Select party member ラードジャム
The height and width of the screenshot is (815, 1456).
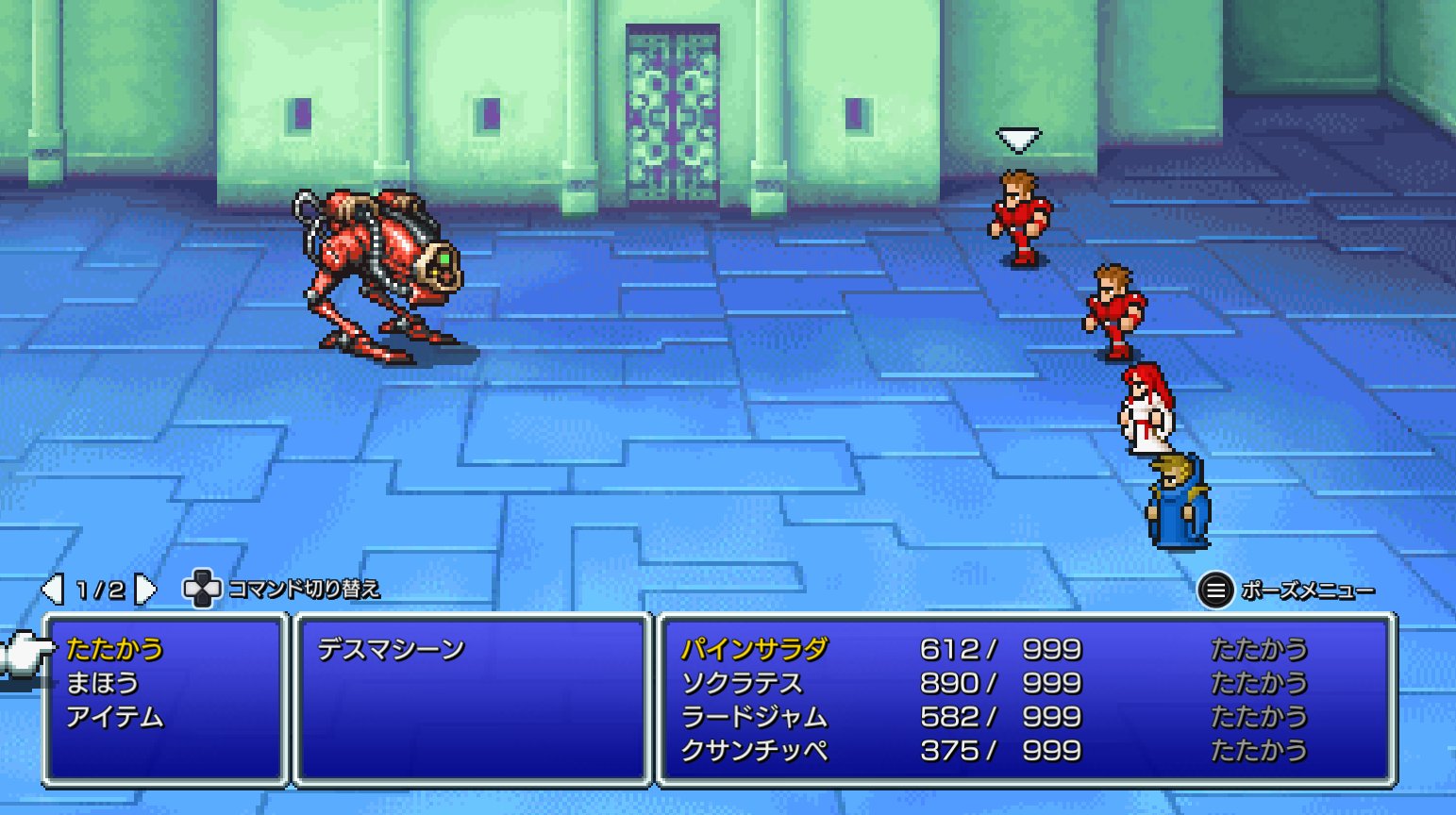click(754, 717)
